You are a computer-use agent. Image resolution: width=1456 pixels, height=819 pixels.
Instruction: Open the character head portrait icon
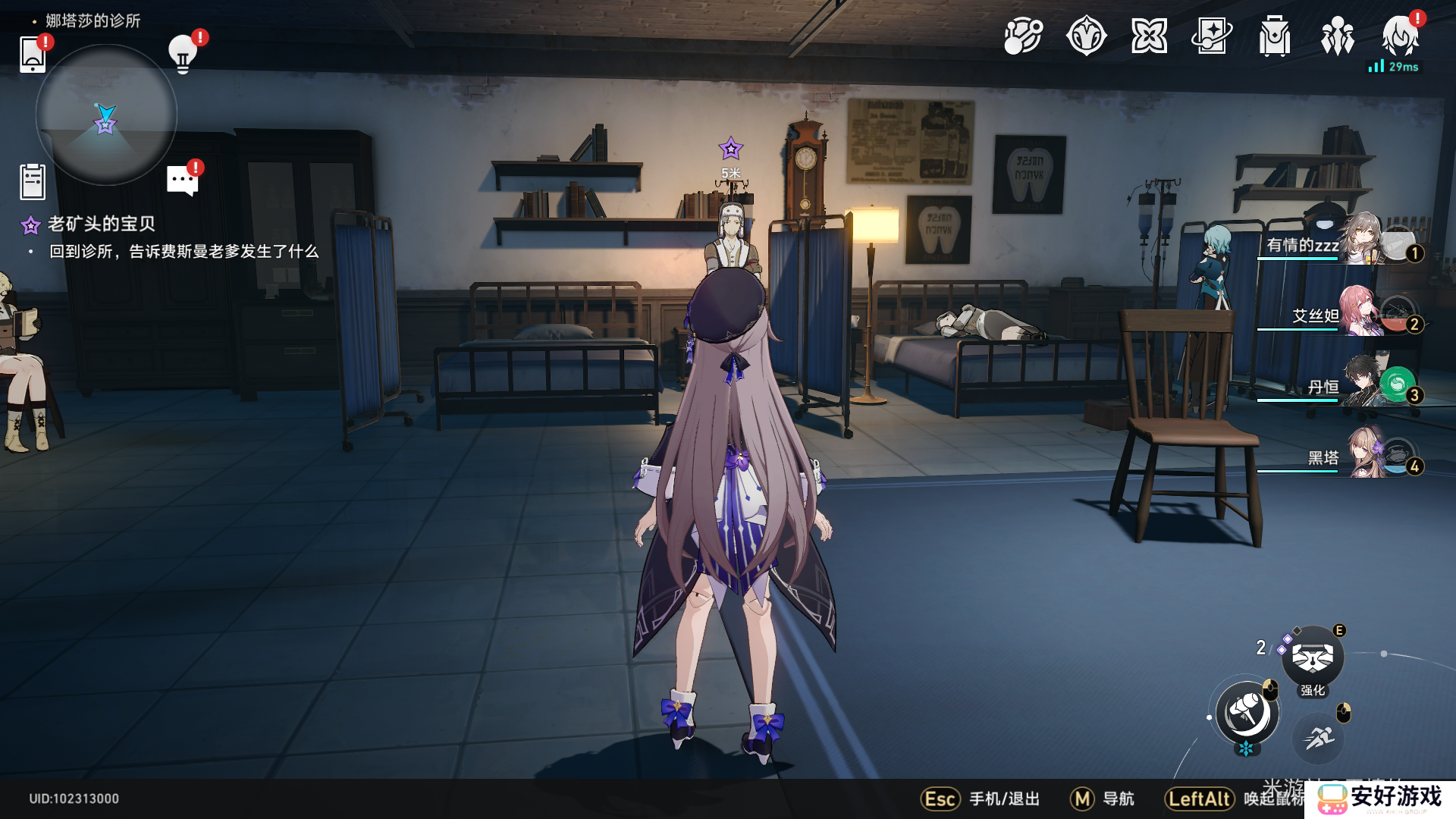[1400, 36]
